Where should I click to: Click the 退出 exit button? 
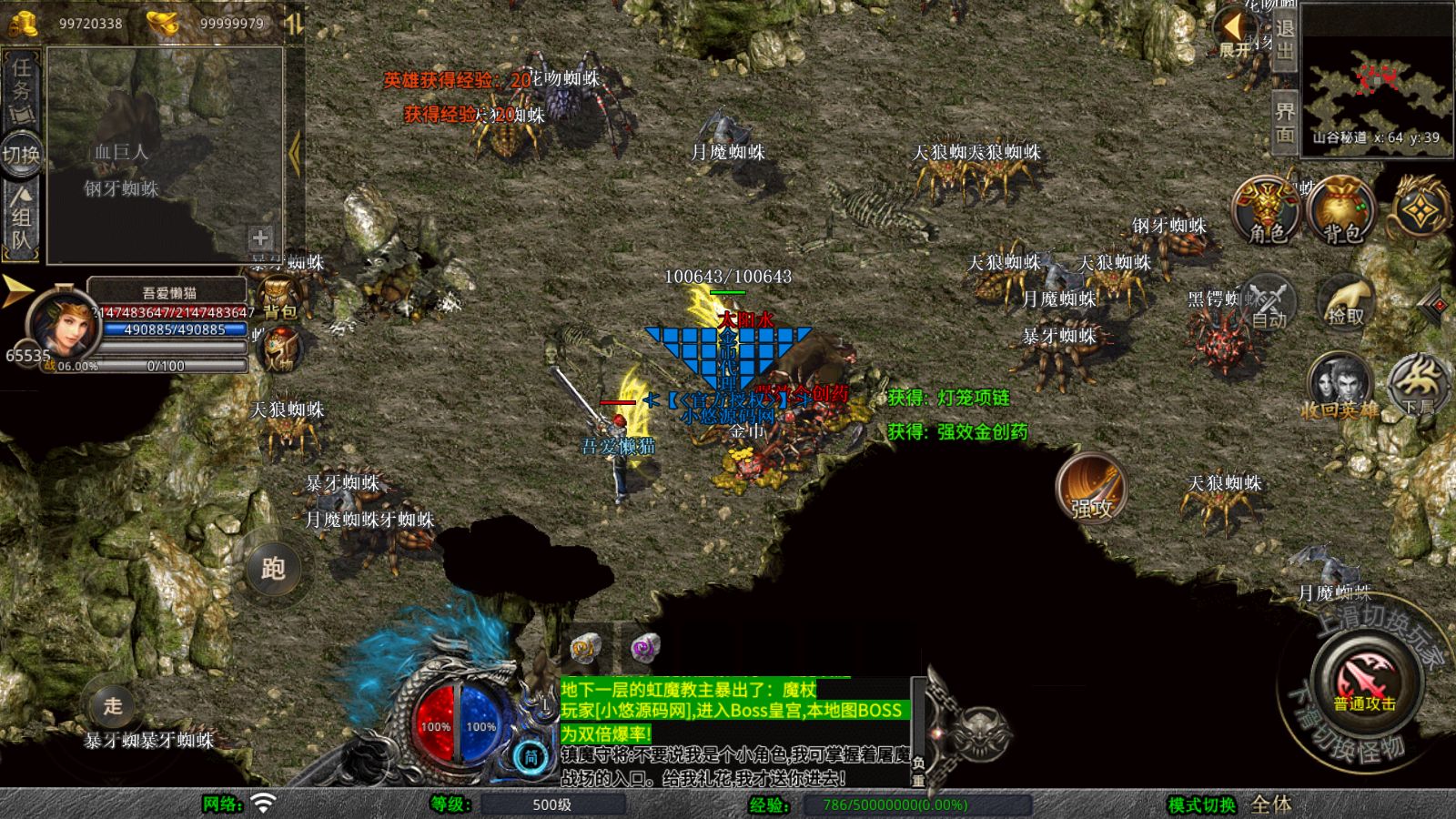coord(1284,38)
